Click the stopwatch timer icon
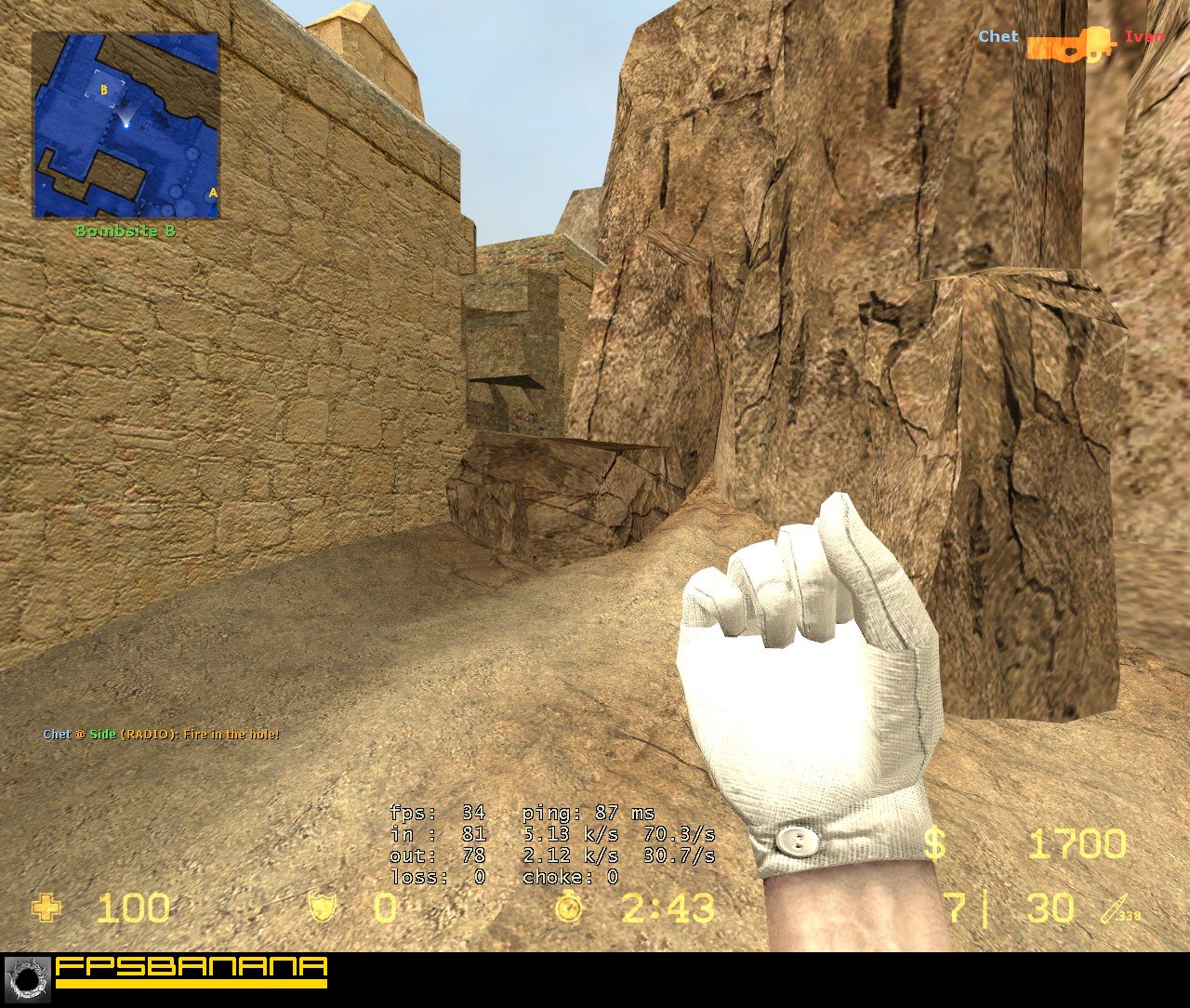 [x=570, y=909]
